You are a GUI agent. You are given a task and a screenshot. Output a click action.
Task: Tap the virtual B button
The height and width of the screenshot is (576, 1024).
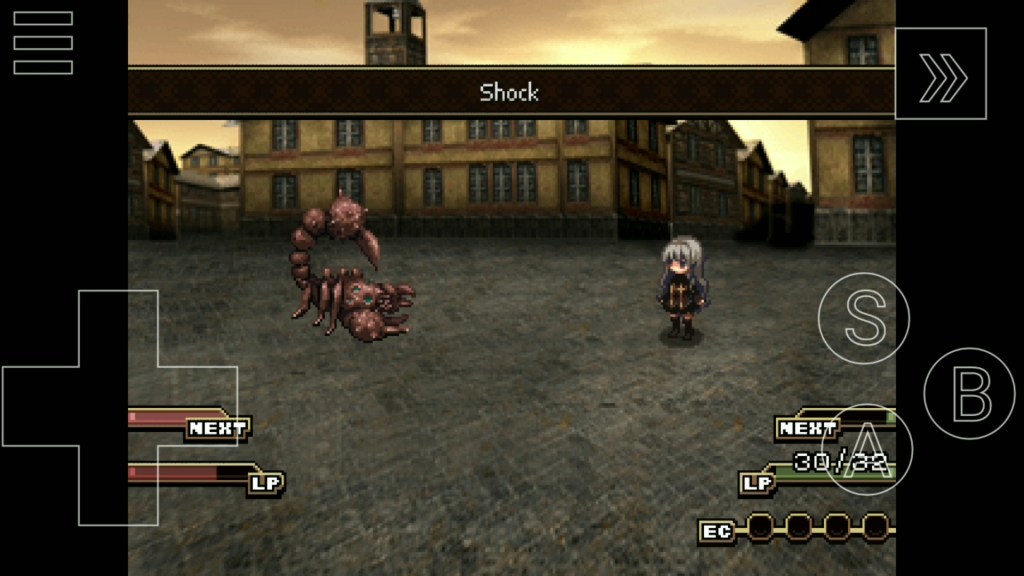coord(969,393)
